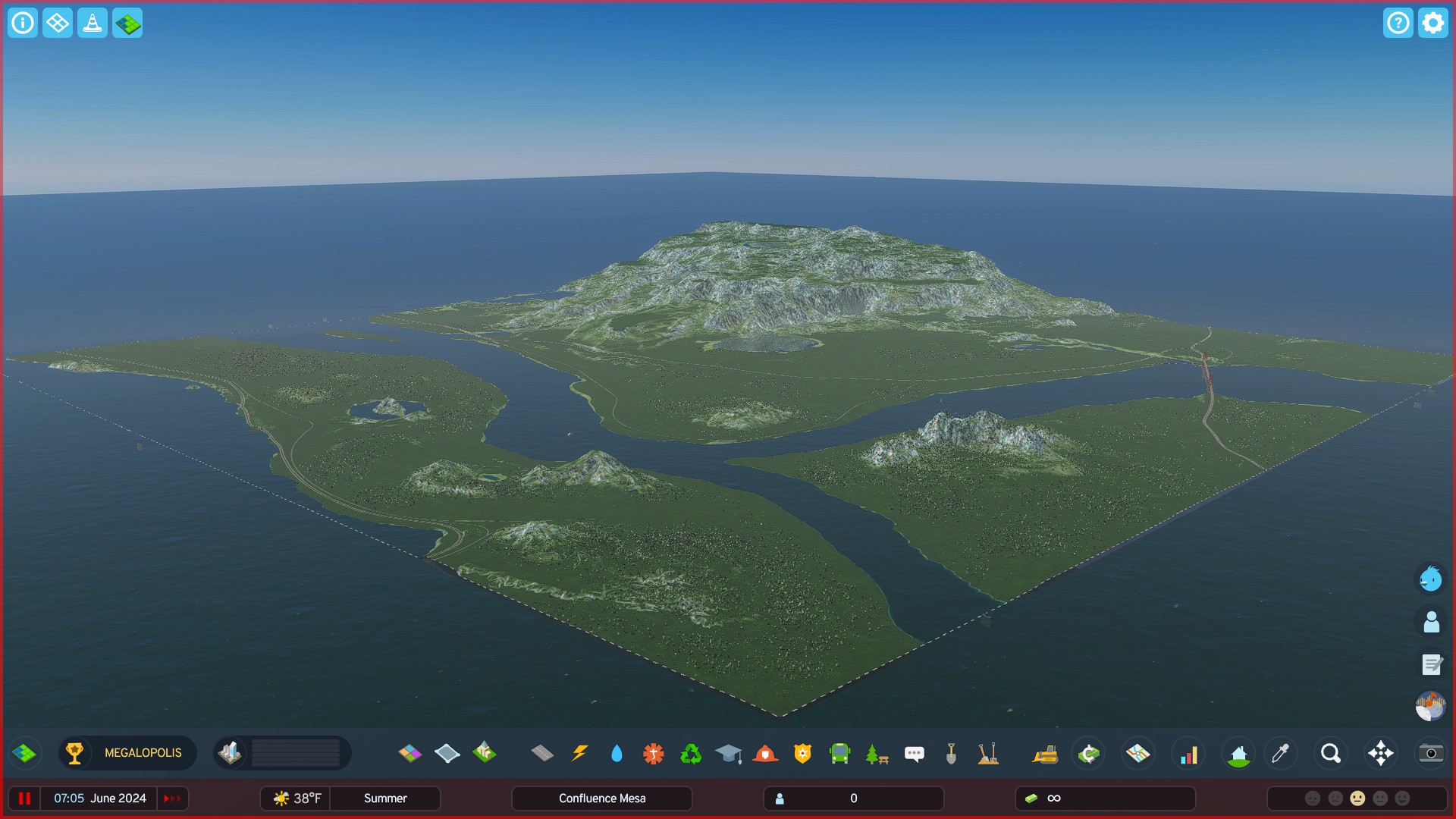Viewport: 1456px width, 819px height.
Task: Select the Police services shield icon
Action: point(802,753)
